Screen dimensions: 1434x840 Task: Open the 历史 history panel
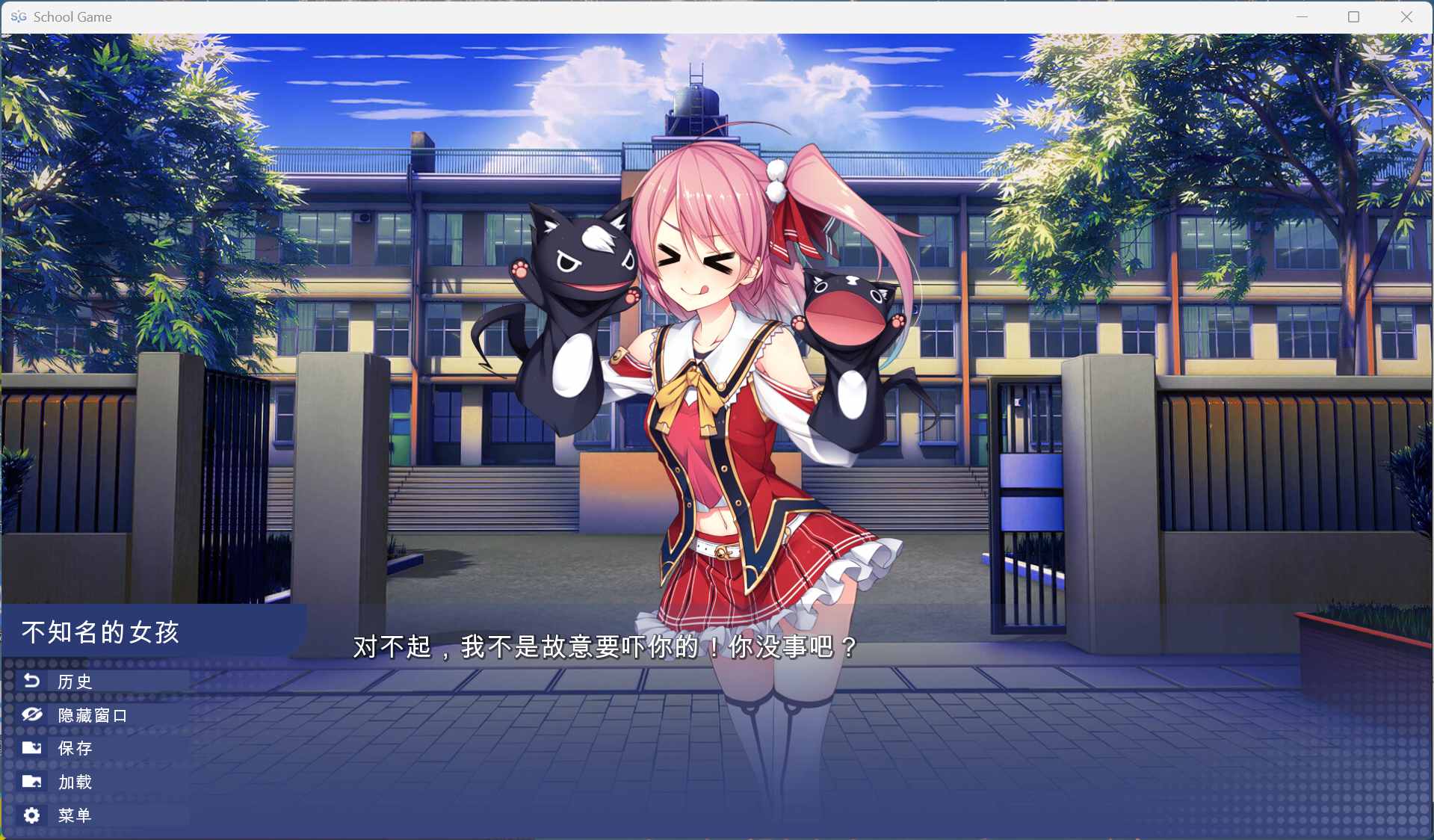73,681
